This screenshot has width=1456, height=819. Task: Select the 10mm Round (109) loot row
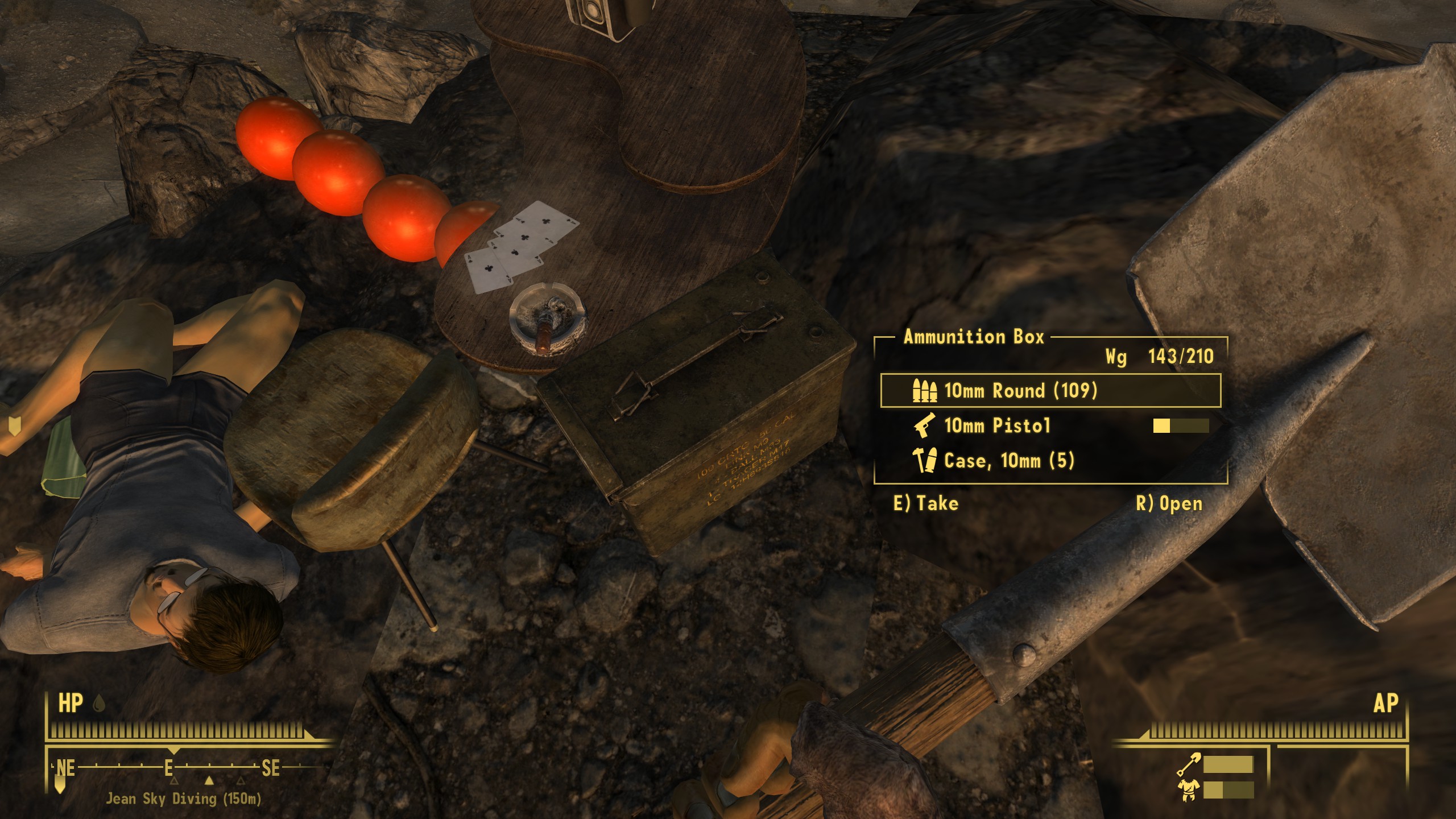coord(1020,391)
